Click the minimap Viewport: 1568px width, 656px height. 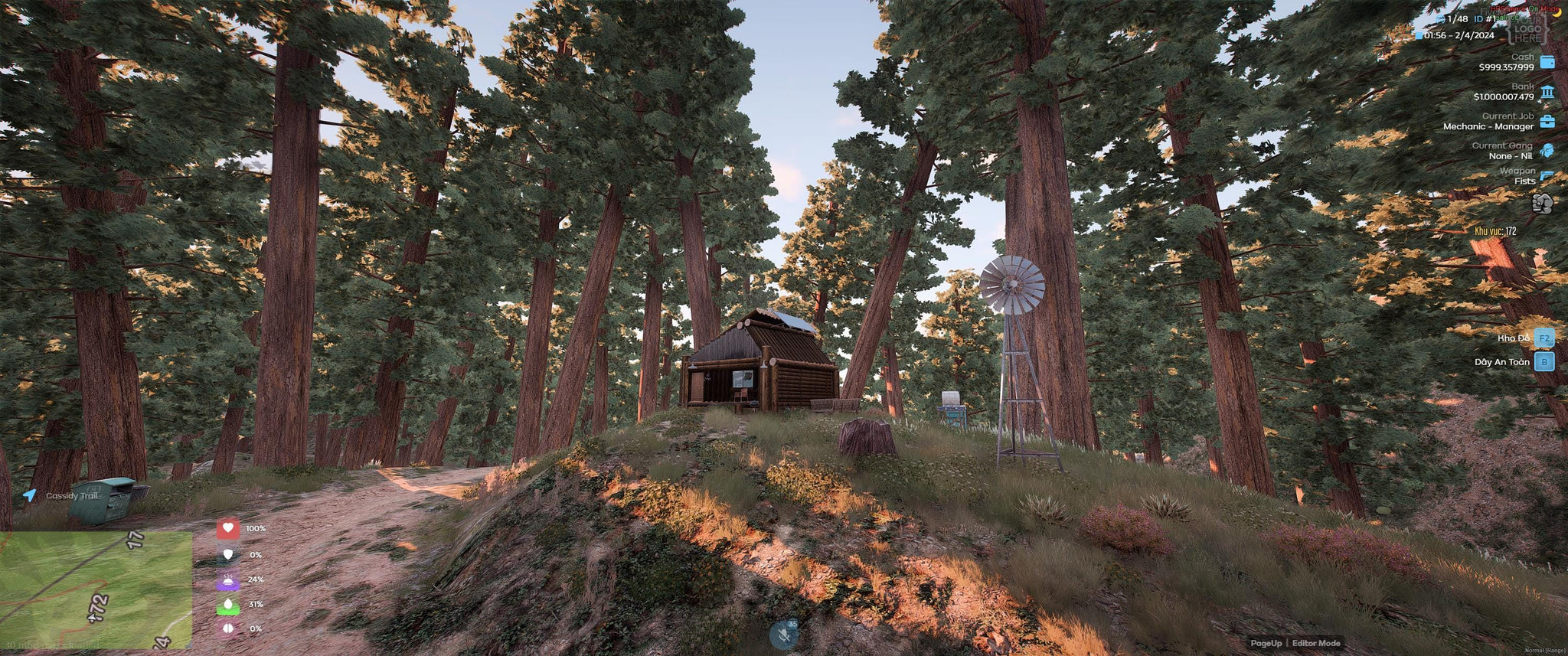(96, 589)
